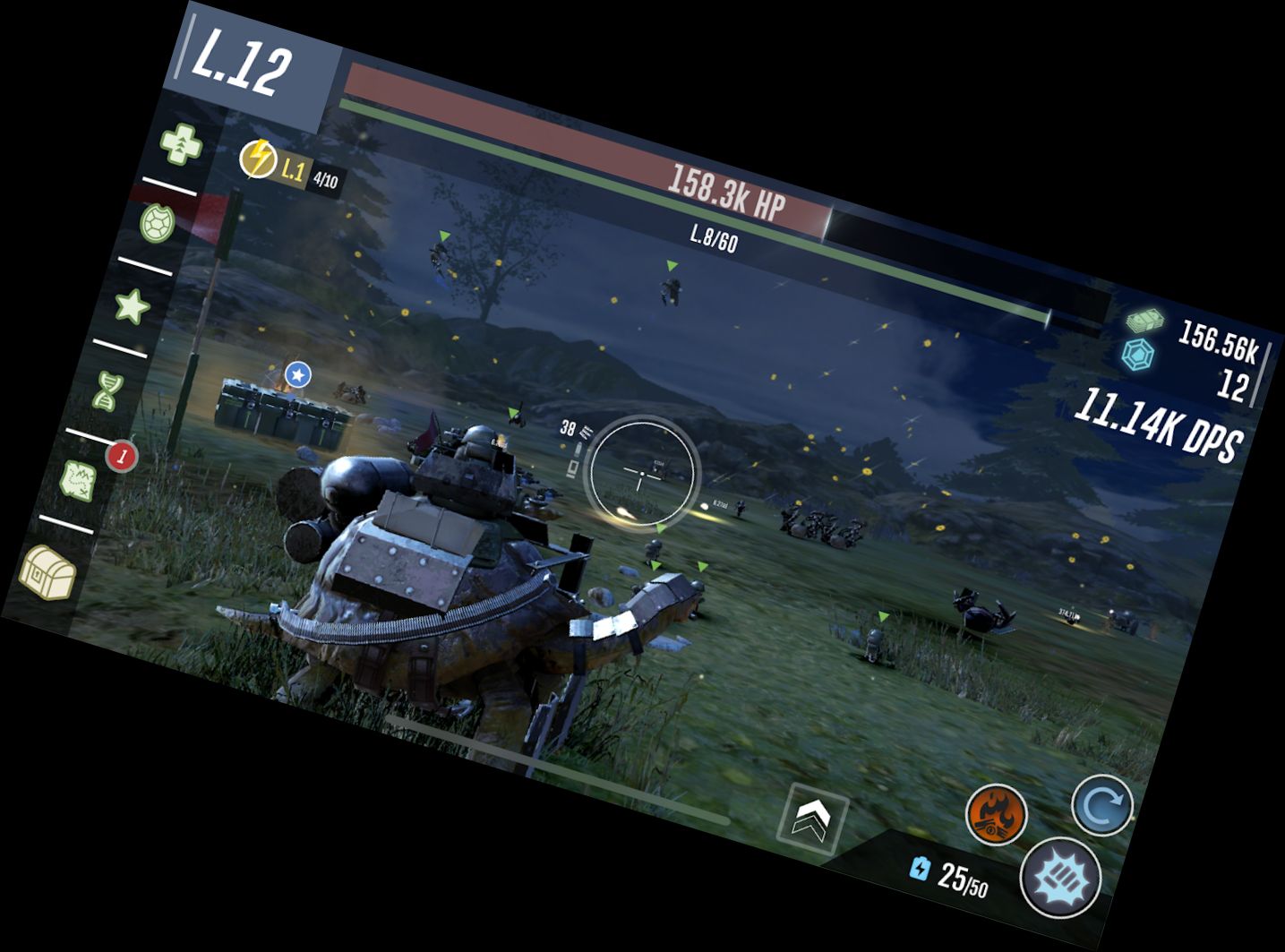Image resolution: width=1285 pixels, height=952 pixels.
Task: Click the double chevron up button
Action: click(811, 817)
